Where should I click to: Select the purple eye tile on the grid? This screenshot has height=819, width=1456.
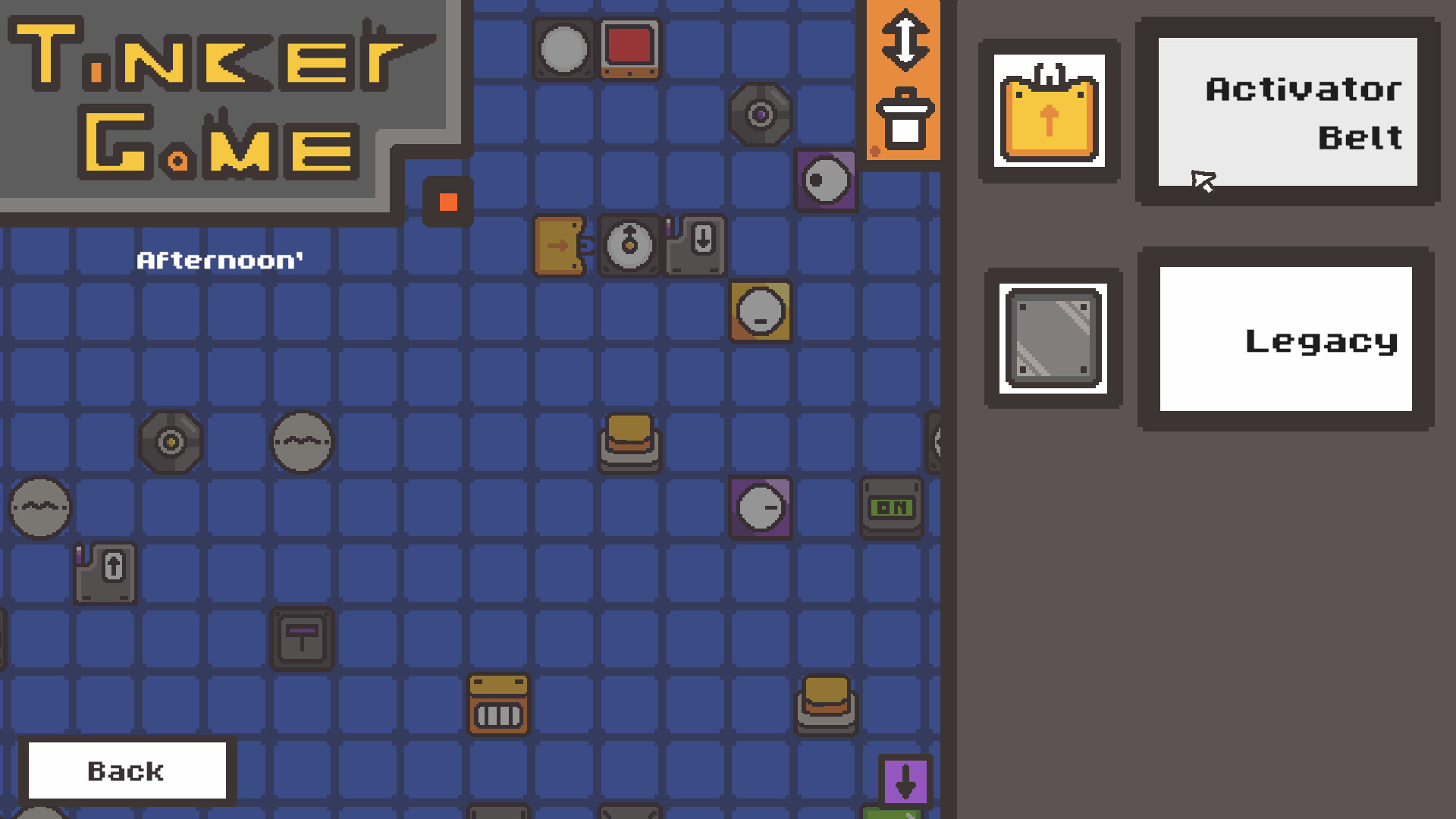pos(827,180)
